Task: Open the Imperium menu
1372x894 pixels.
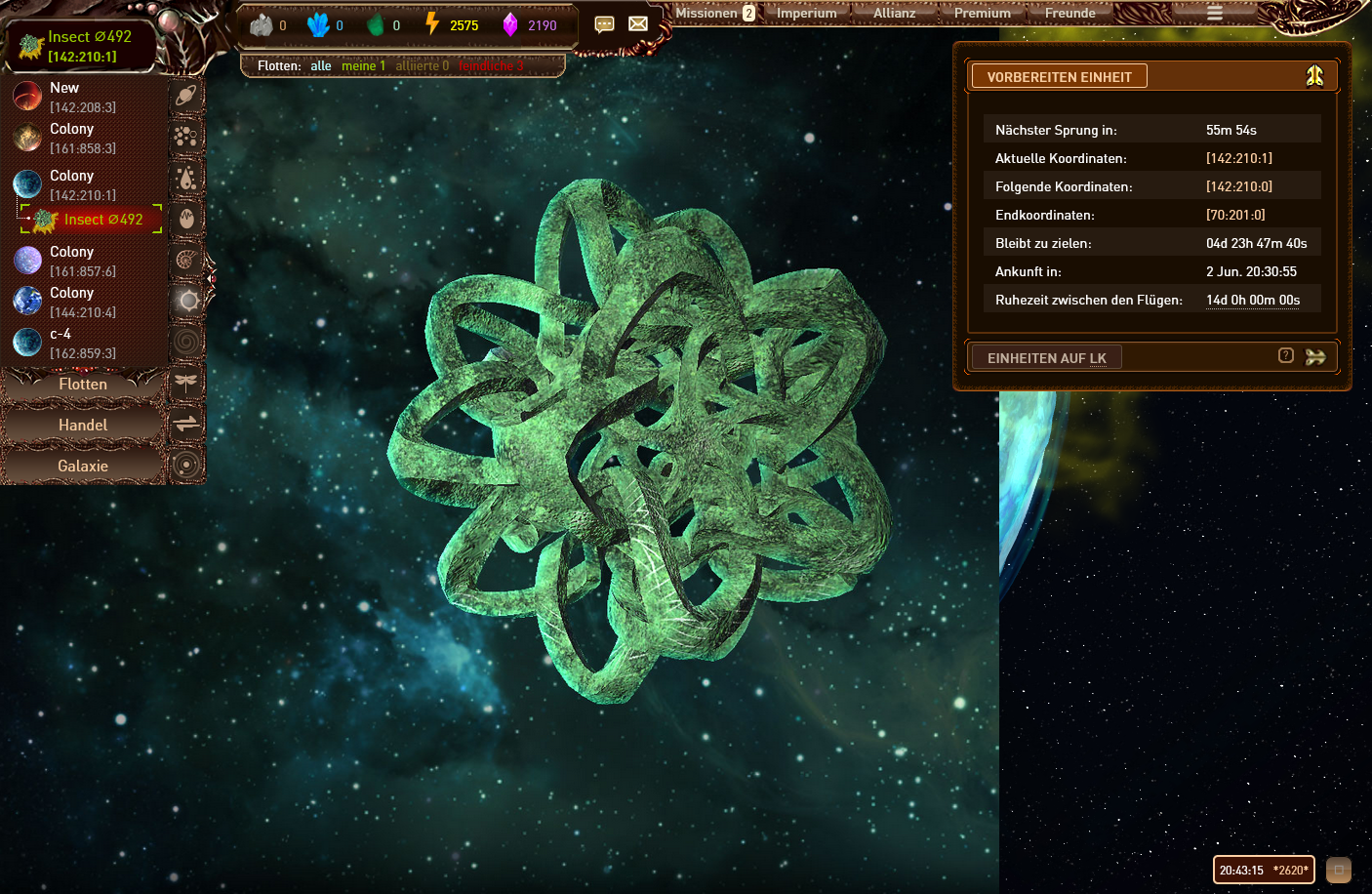Action: (x=807, y=13)
